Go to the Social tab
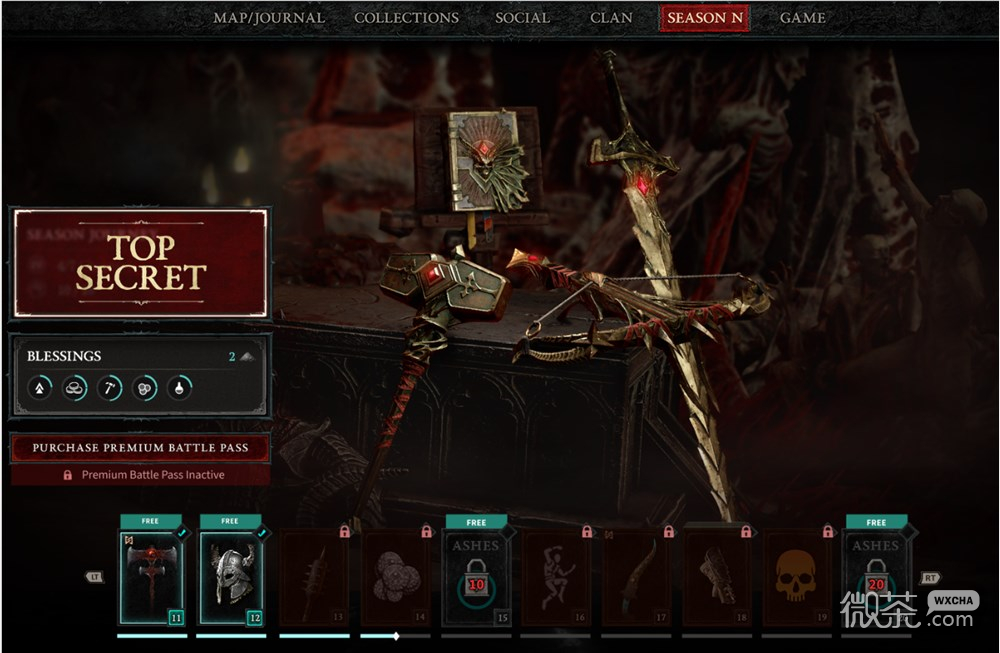This screenshot has width=1000, height=653. pyautogui.click(x=522, y=18)
